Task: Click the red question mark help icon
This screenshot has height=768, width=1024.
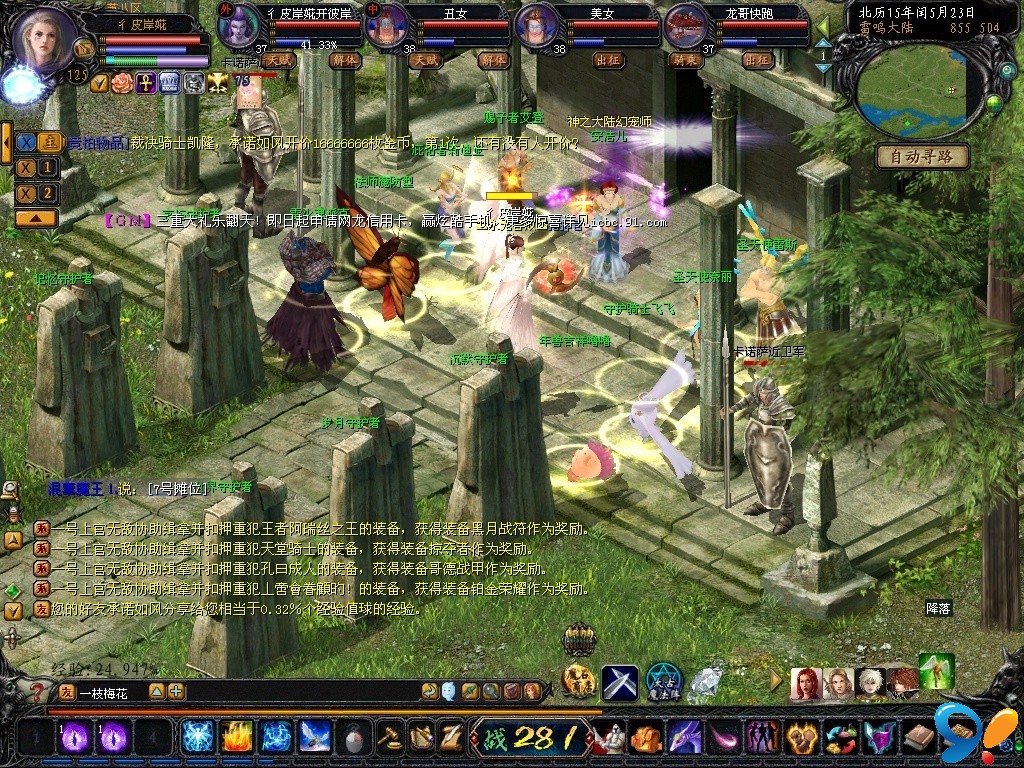Action: pos(37,691)
